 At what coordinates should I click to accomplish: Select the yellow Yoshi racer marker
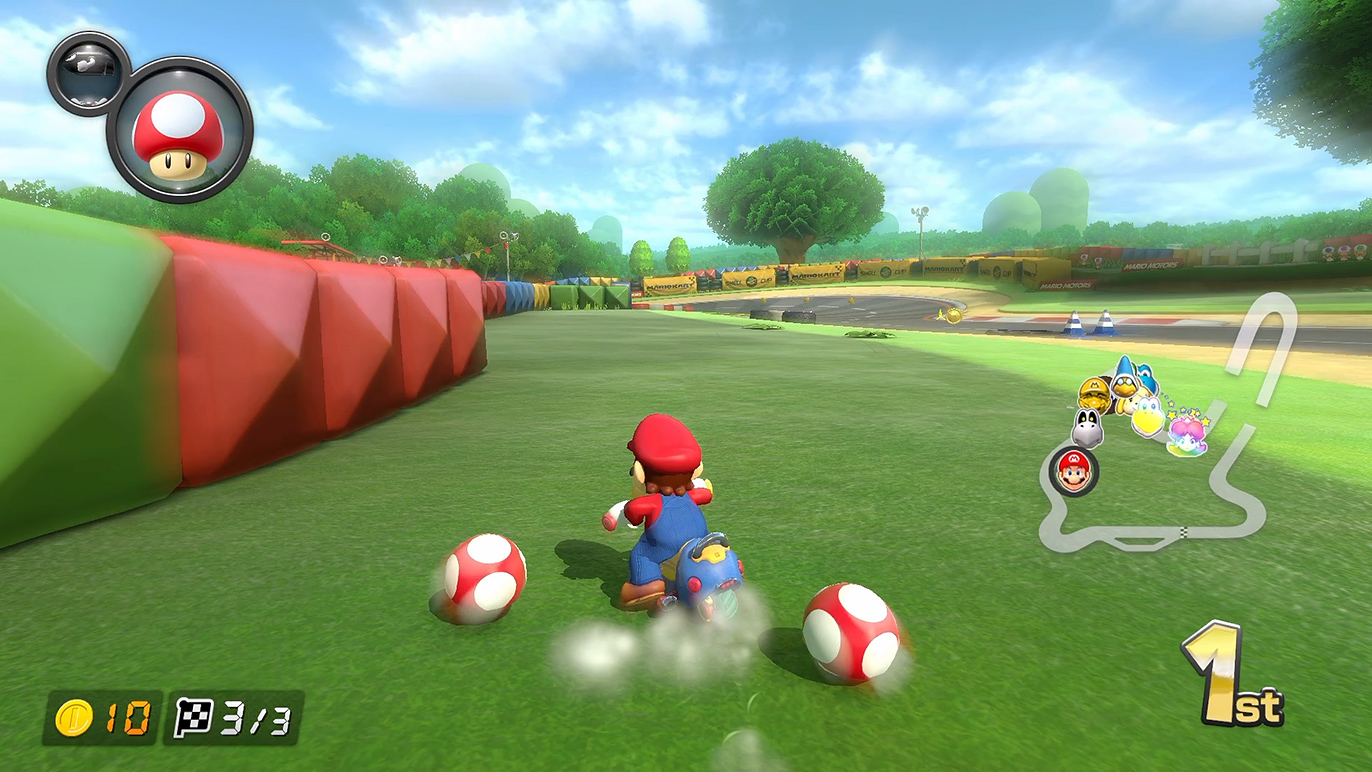1149,413
